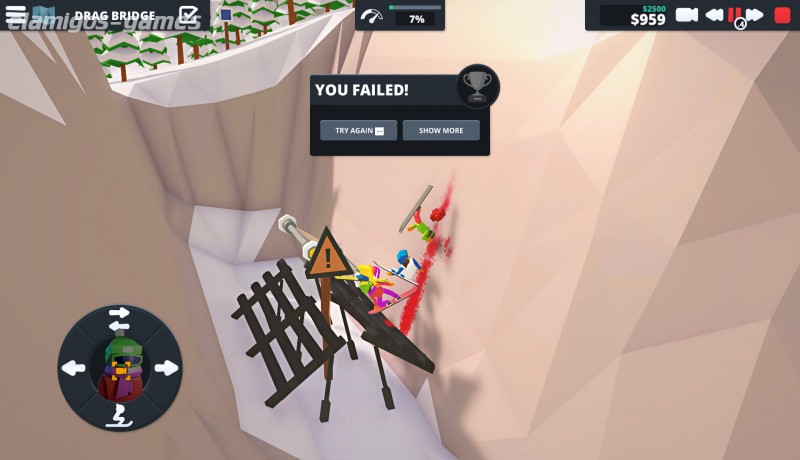The image size is (800, 460).
Task: Open the hamburger menu icon
Action: [x=16, y=15]
